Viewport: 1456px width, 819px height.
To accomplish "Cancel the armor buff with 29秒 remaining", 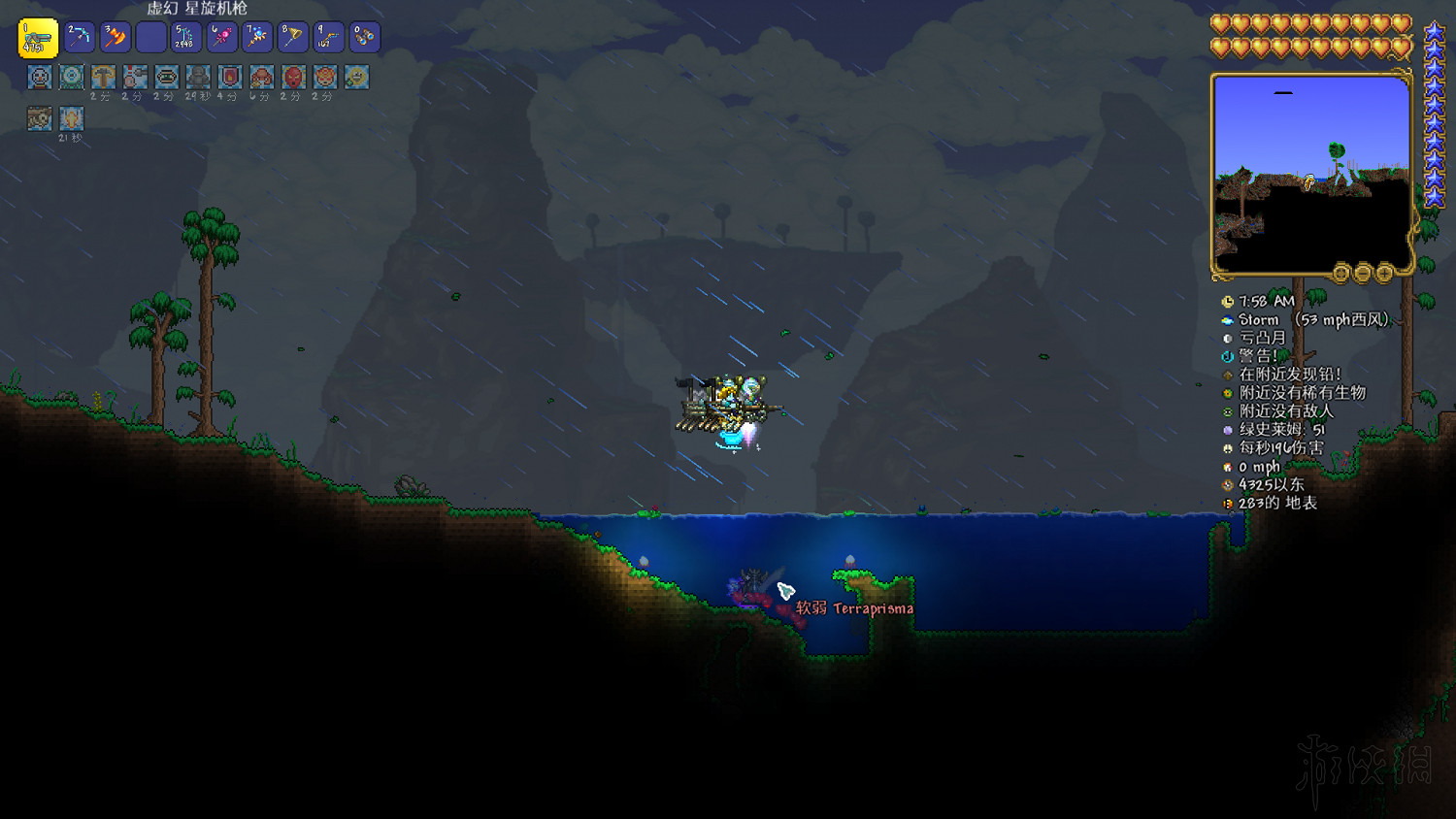I will [x=198, y=77].
